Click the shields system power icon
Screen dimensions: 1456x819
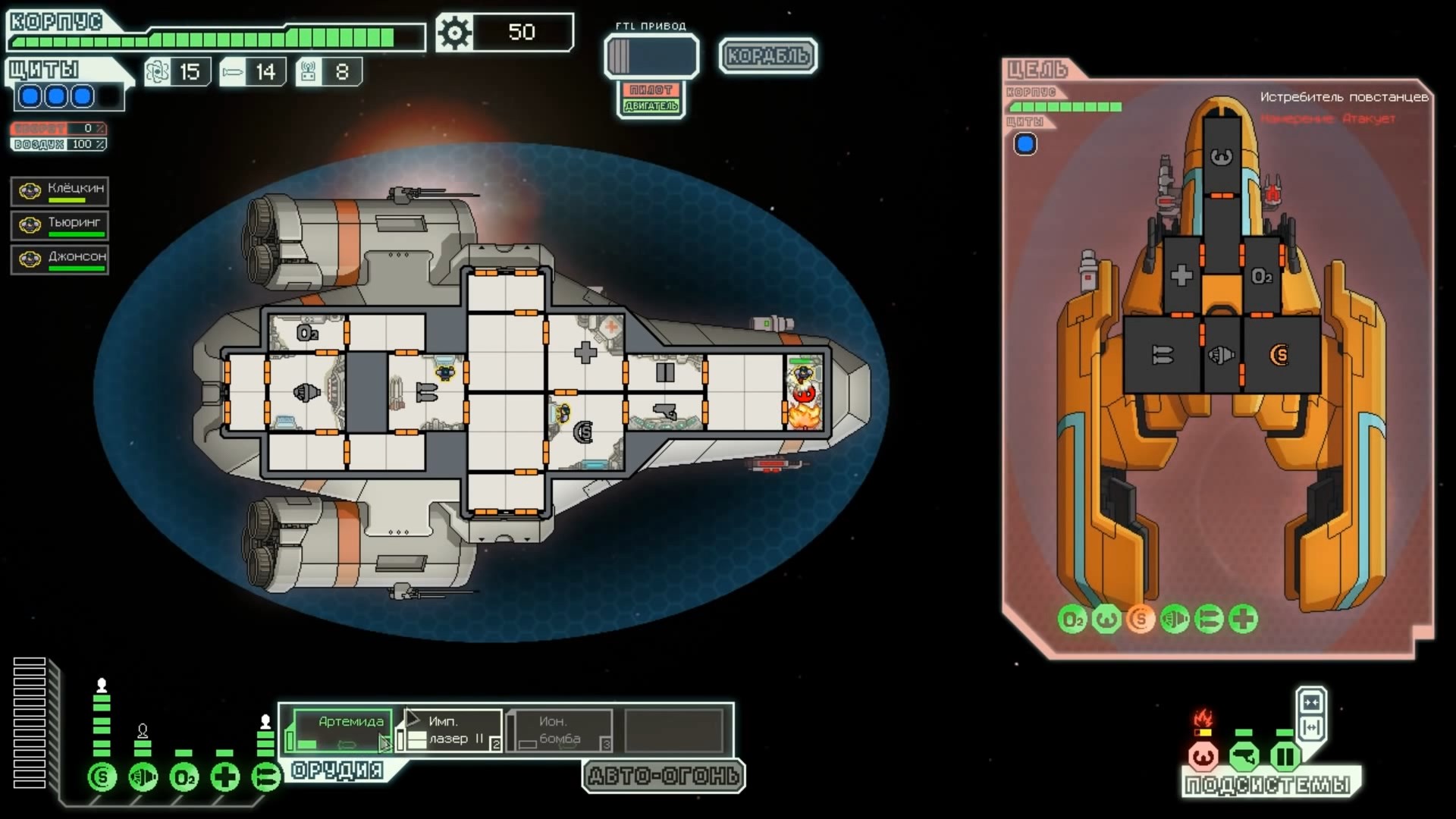click(x=102, y=777)
